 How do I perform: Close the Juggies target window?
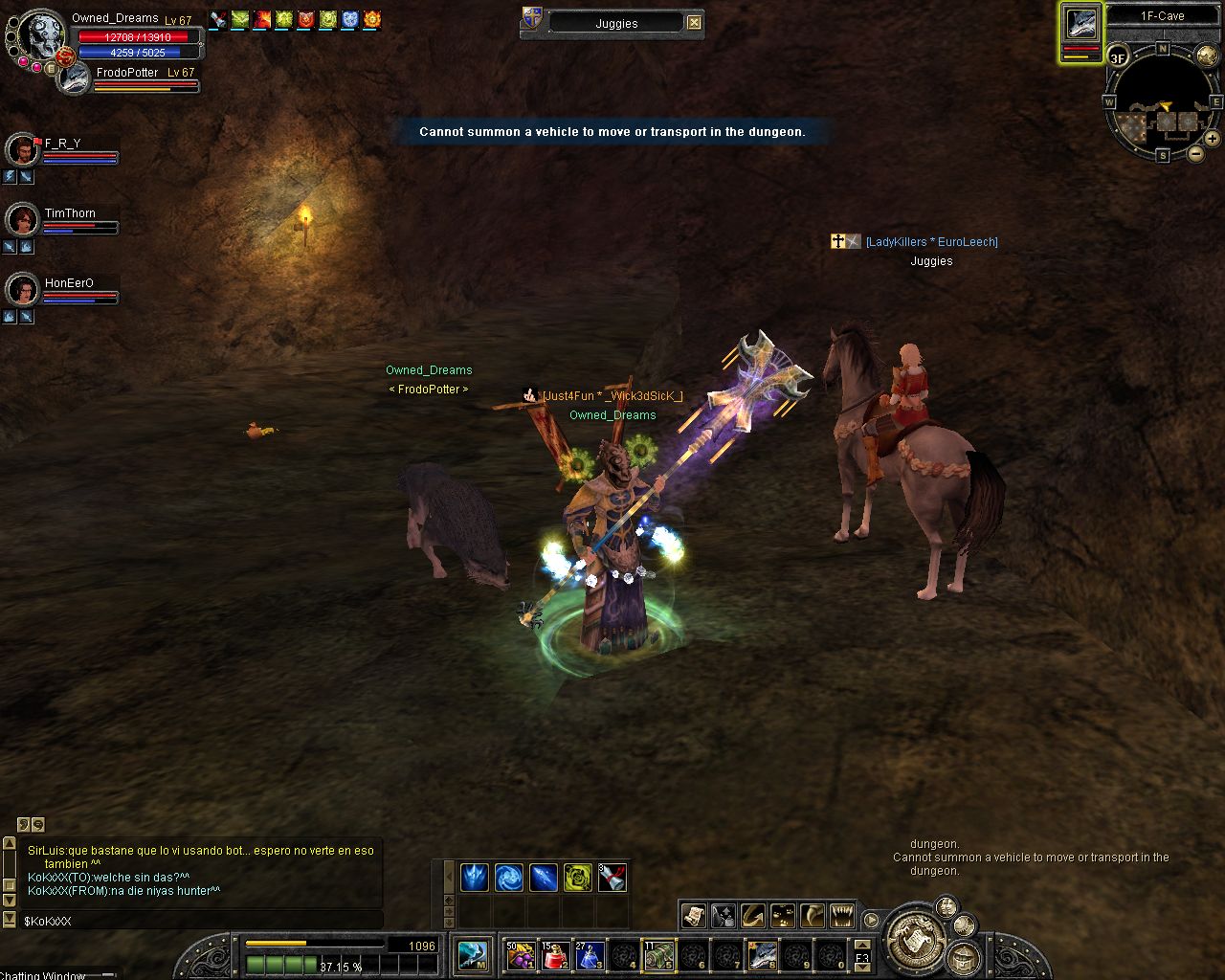tap(695, 23)
